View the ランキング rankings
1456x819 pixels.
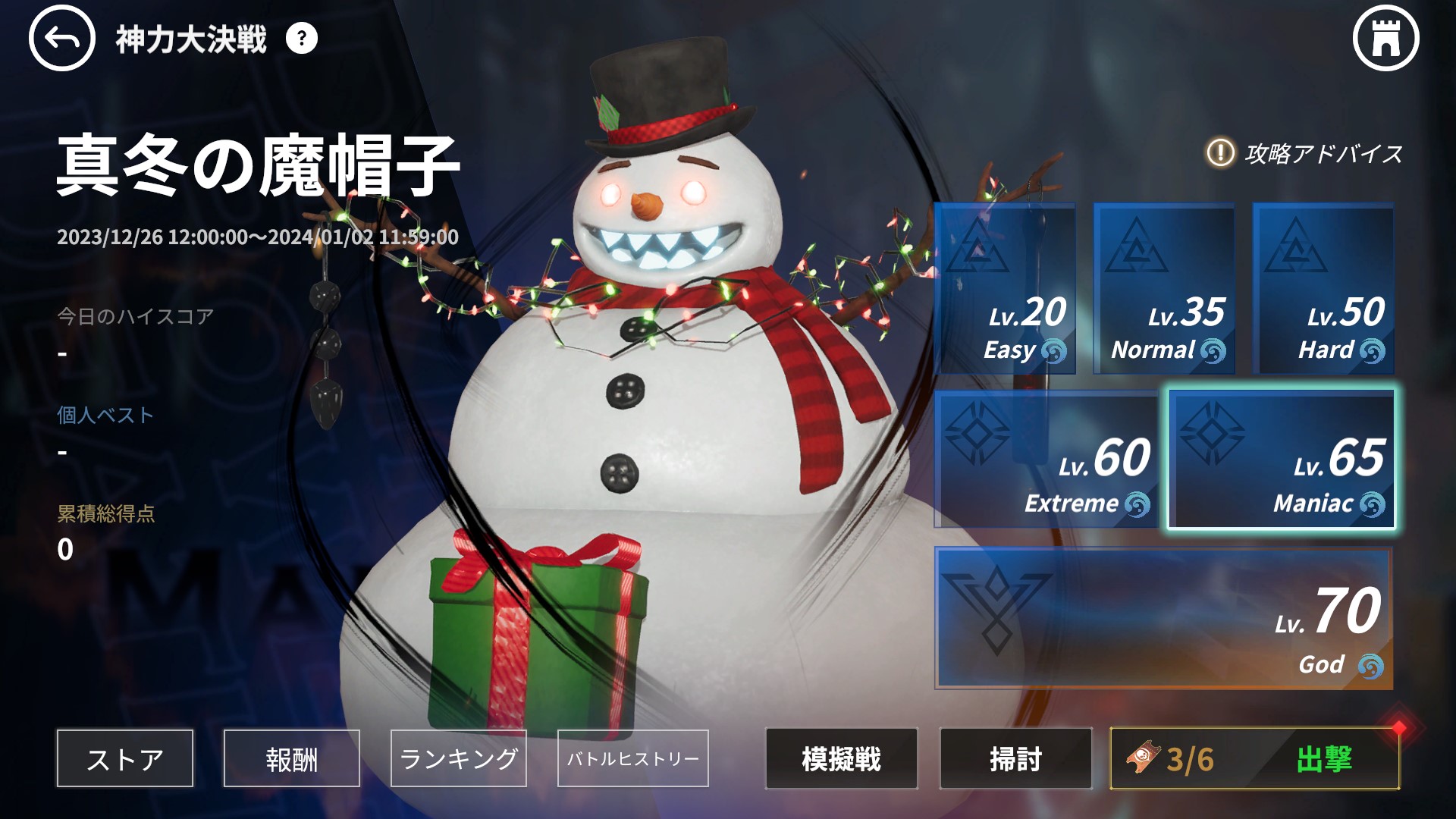(x=458, y=758)
